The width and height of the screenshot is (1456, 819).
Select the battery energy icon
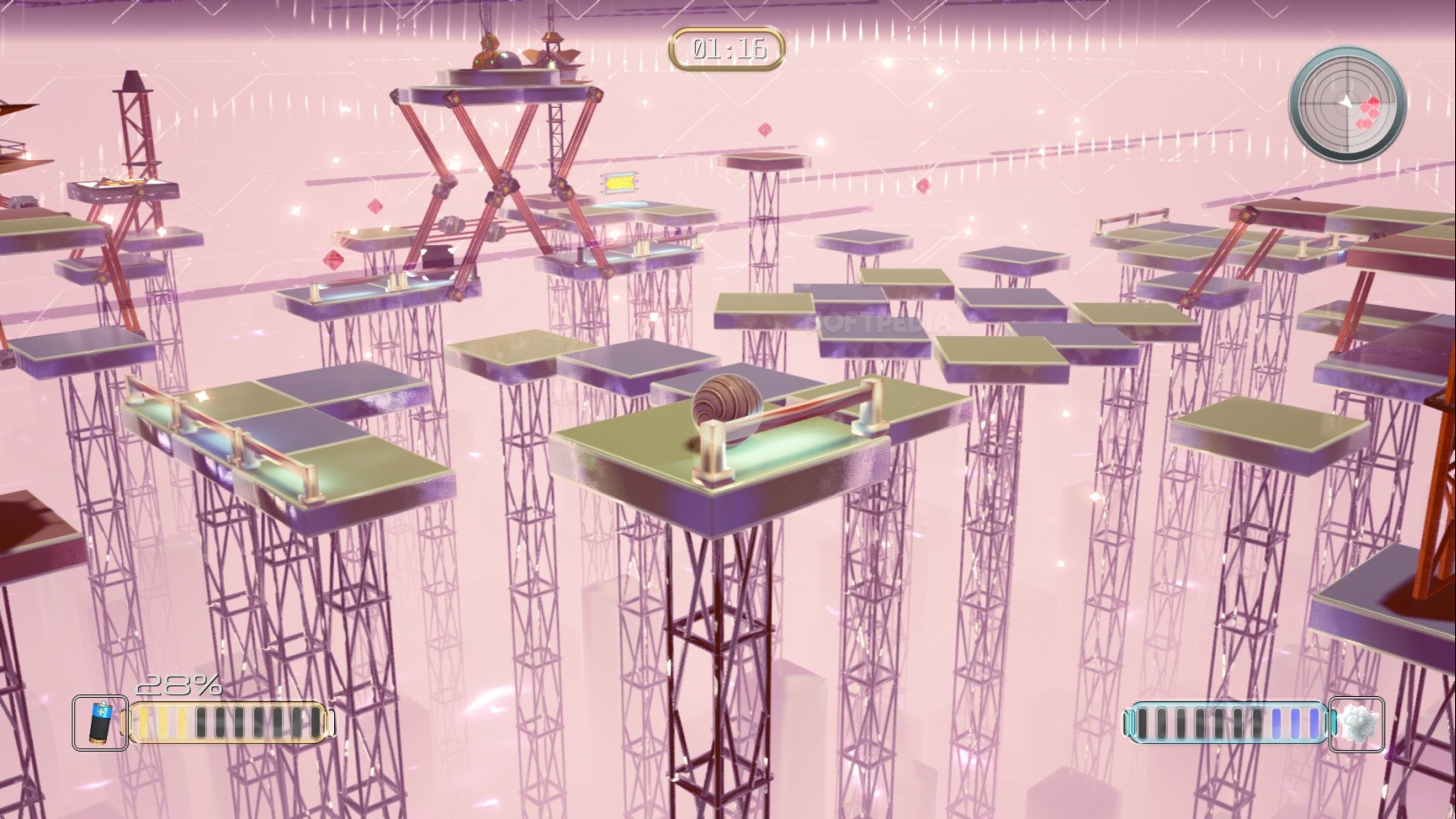coord(100,723)
